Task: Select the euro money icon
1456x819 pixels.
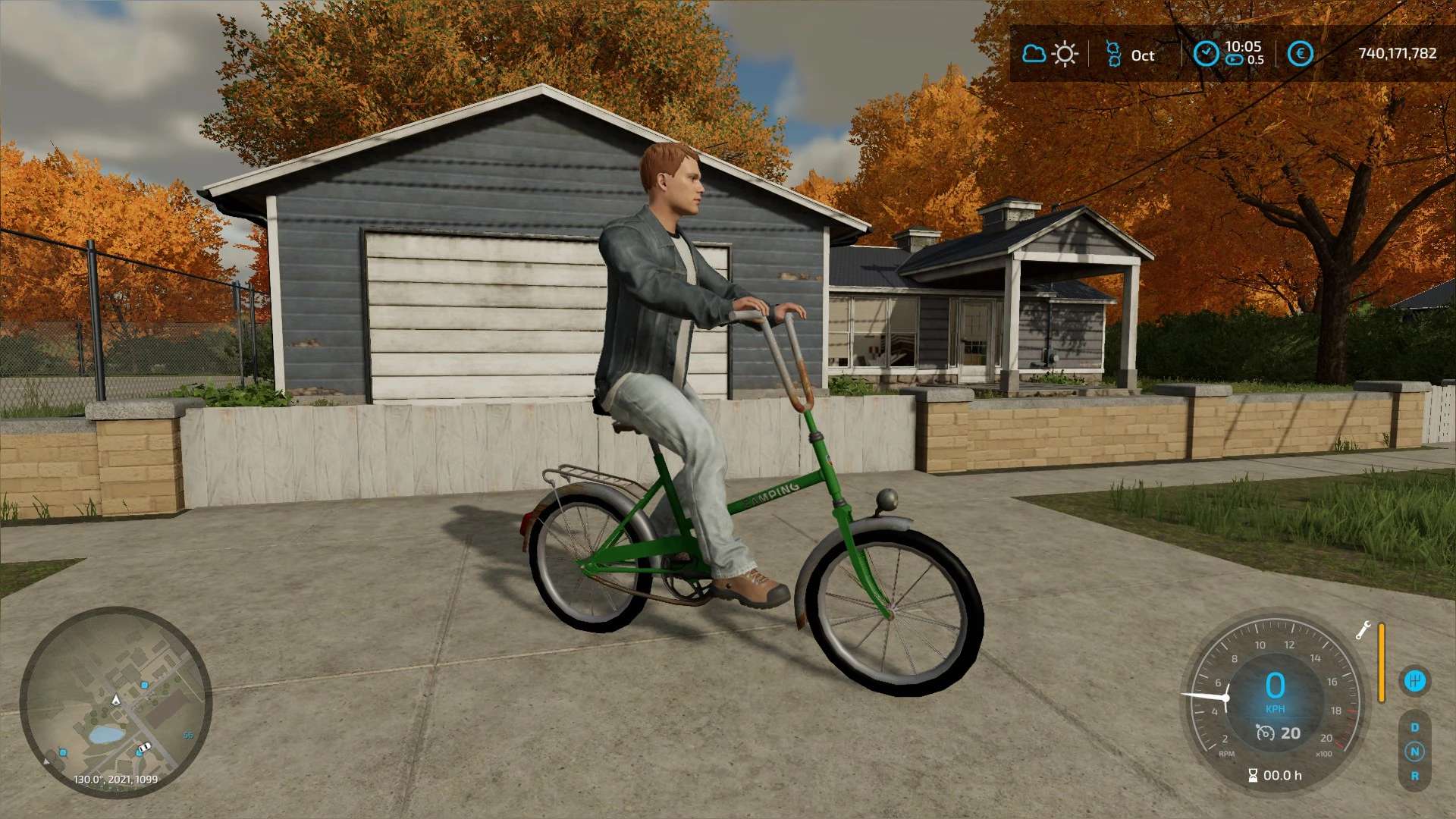Action: 1300,54
